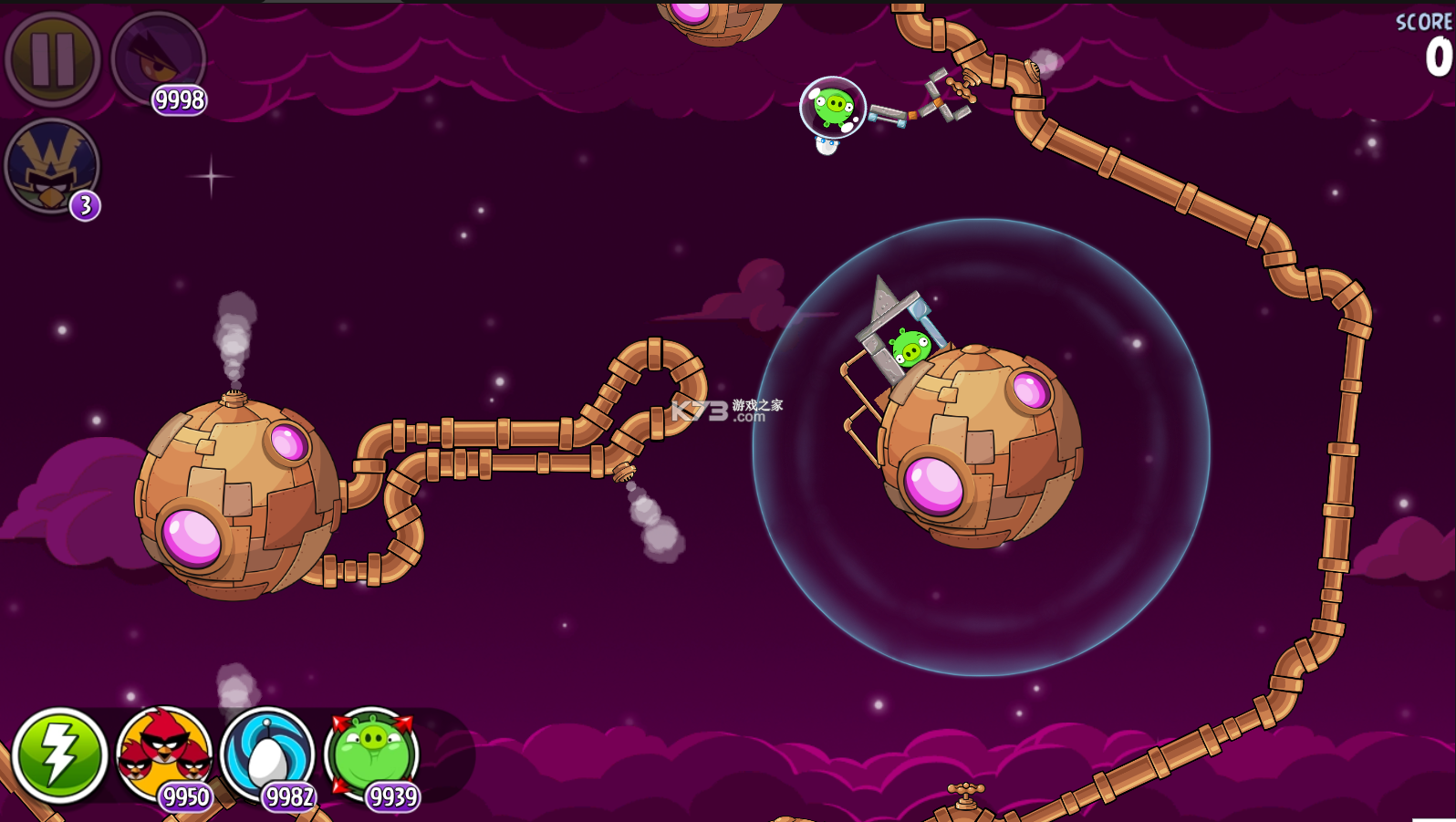
Task: Pause the game
Action: (52, 59)
